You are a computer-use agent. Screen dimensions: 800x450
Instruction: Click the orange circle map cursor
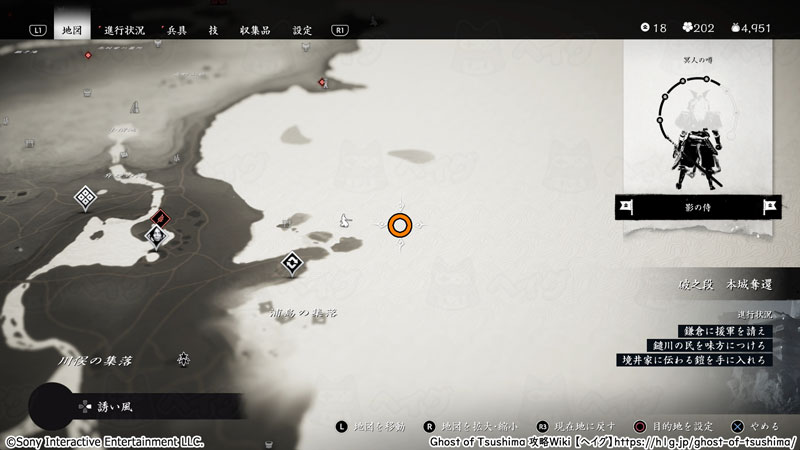coord(400,226)
